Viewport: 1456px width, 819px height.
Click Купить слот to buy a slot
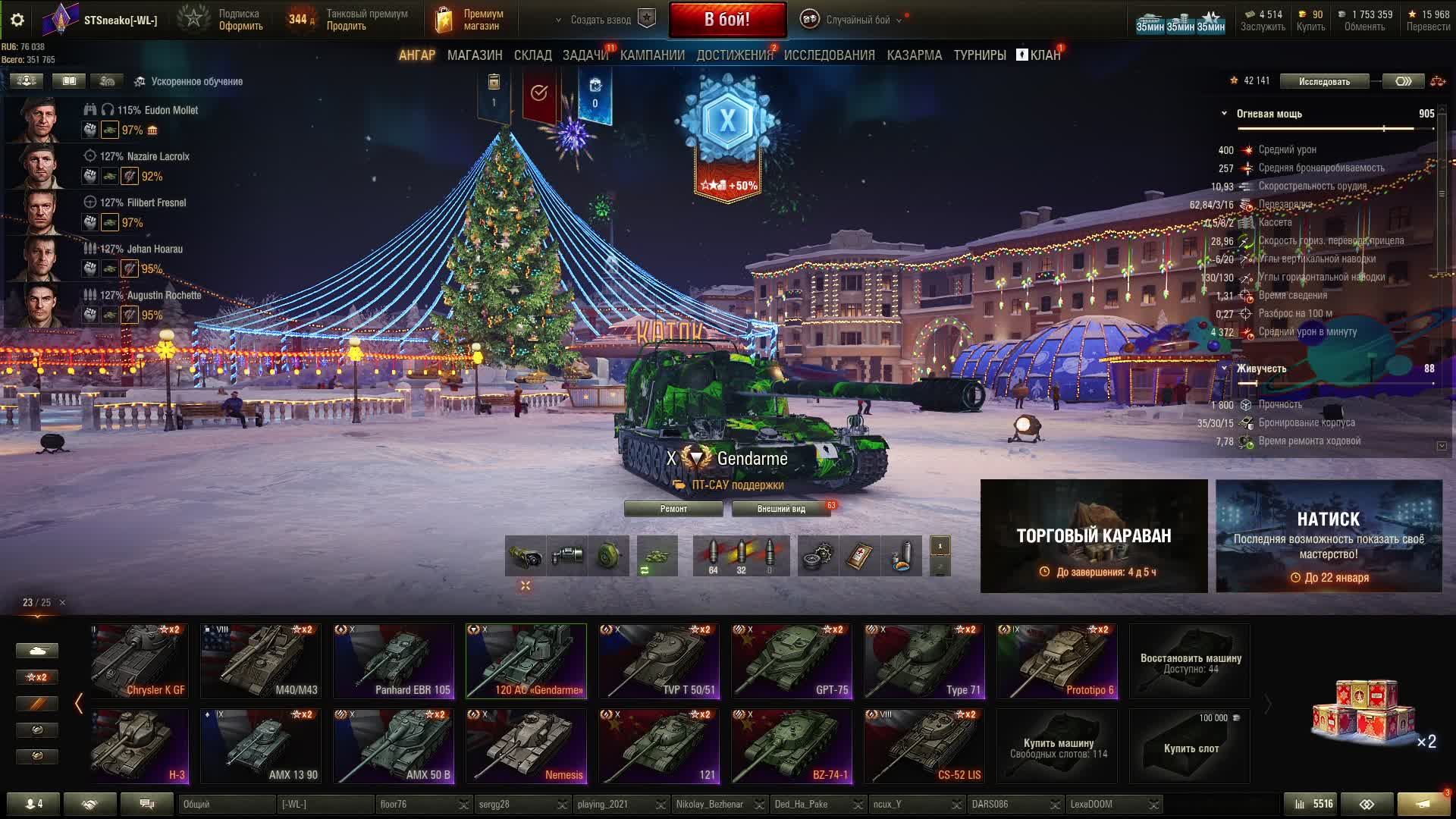pos(1190,747)
